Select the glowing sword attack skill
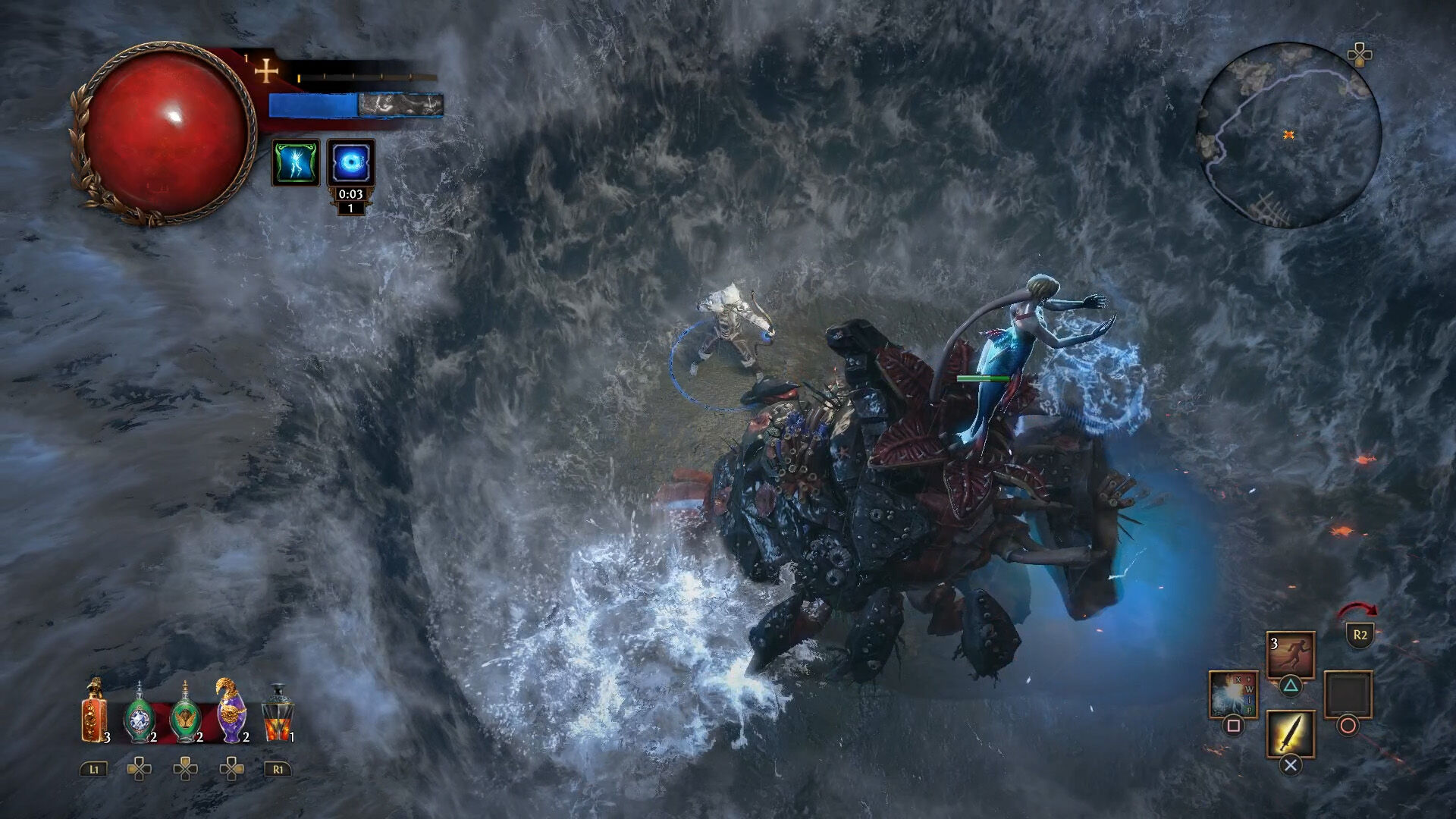 click(x=1290, y=733)
